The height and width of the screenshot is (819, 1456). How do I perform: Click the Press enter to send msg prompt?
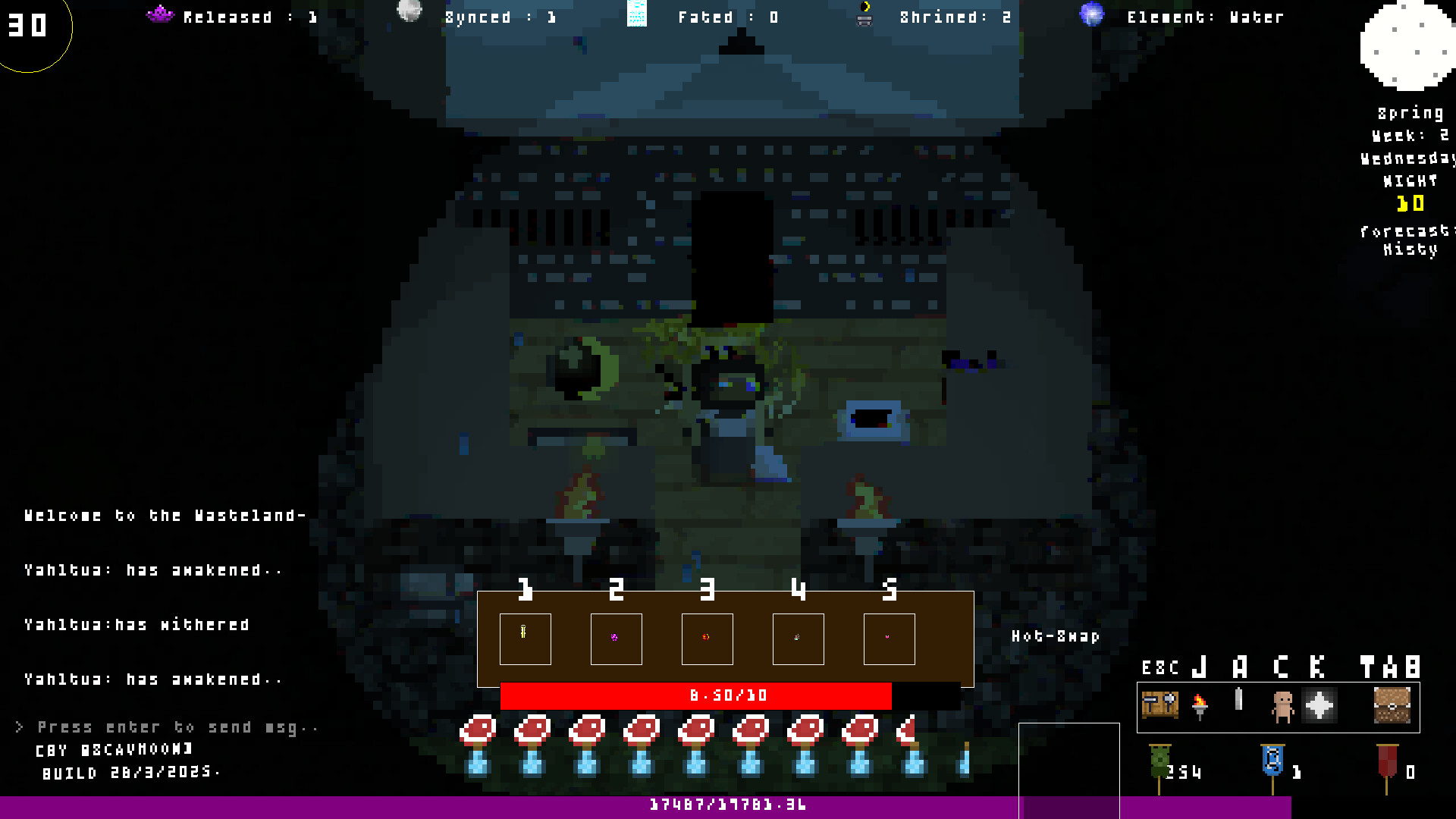[x=167, y=726]
